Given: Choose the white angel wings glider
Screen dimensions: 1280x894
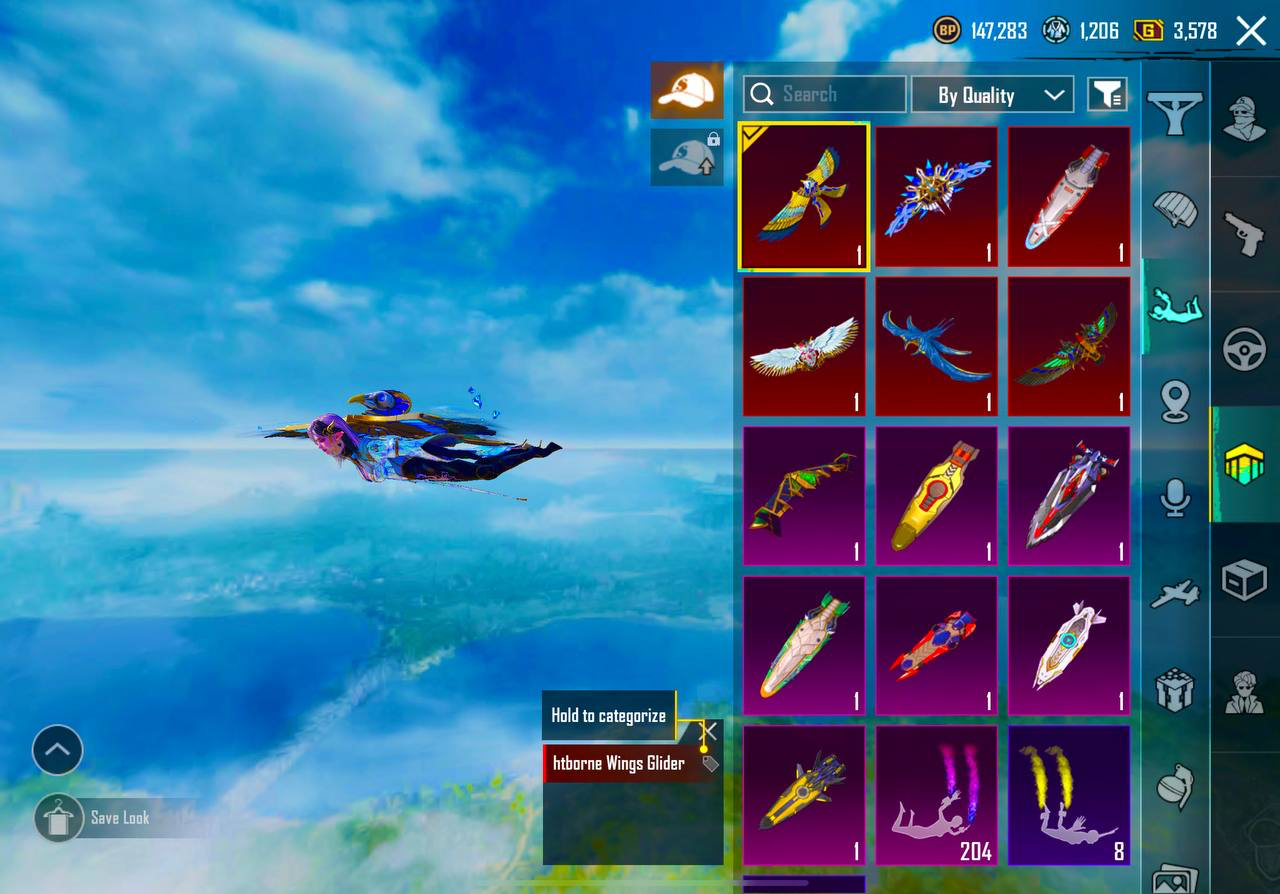Looking at the screenshot, I should (804, 346).
